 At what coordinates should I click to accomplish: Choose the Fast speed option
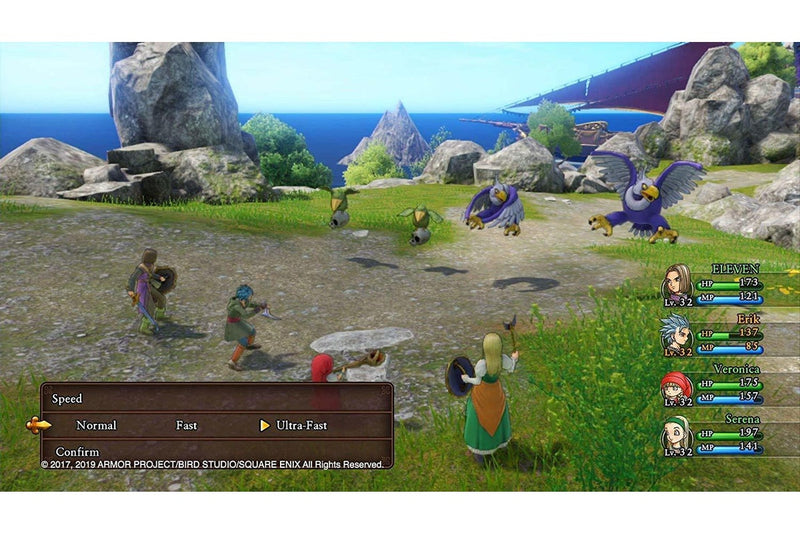pyautogui.click(x=187, y=425)
